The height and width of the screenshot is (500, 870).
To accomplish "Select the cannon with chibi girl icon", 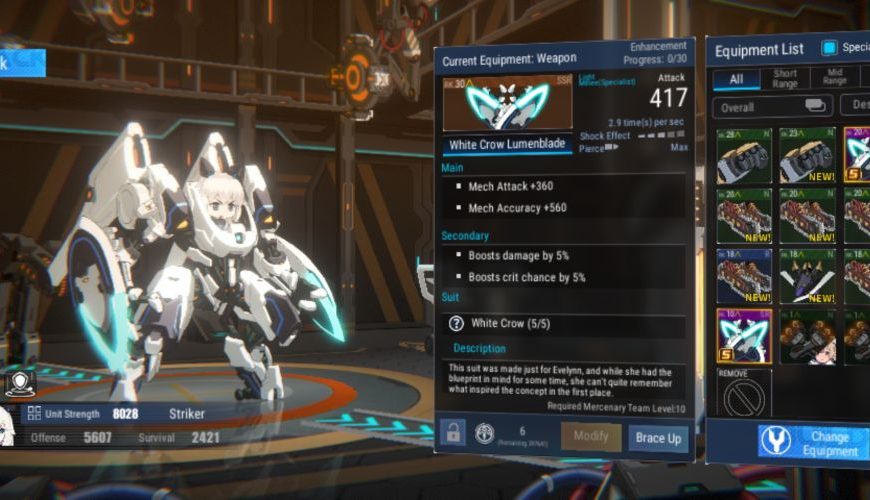I will (x=807, y=336).
